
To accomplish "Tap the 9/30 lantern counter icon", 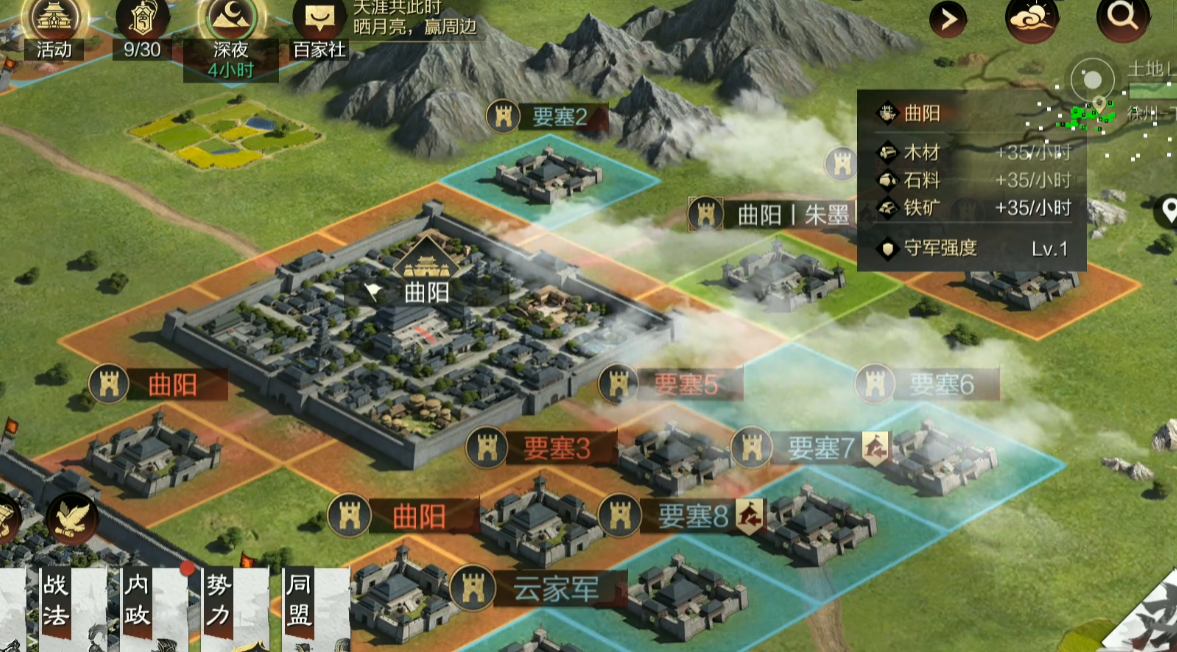I will point(142,20).
